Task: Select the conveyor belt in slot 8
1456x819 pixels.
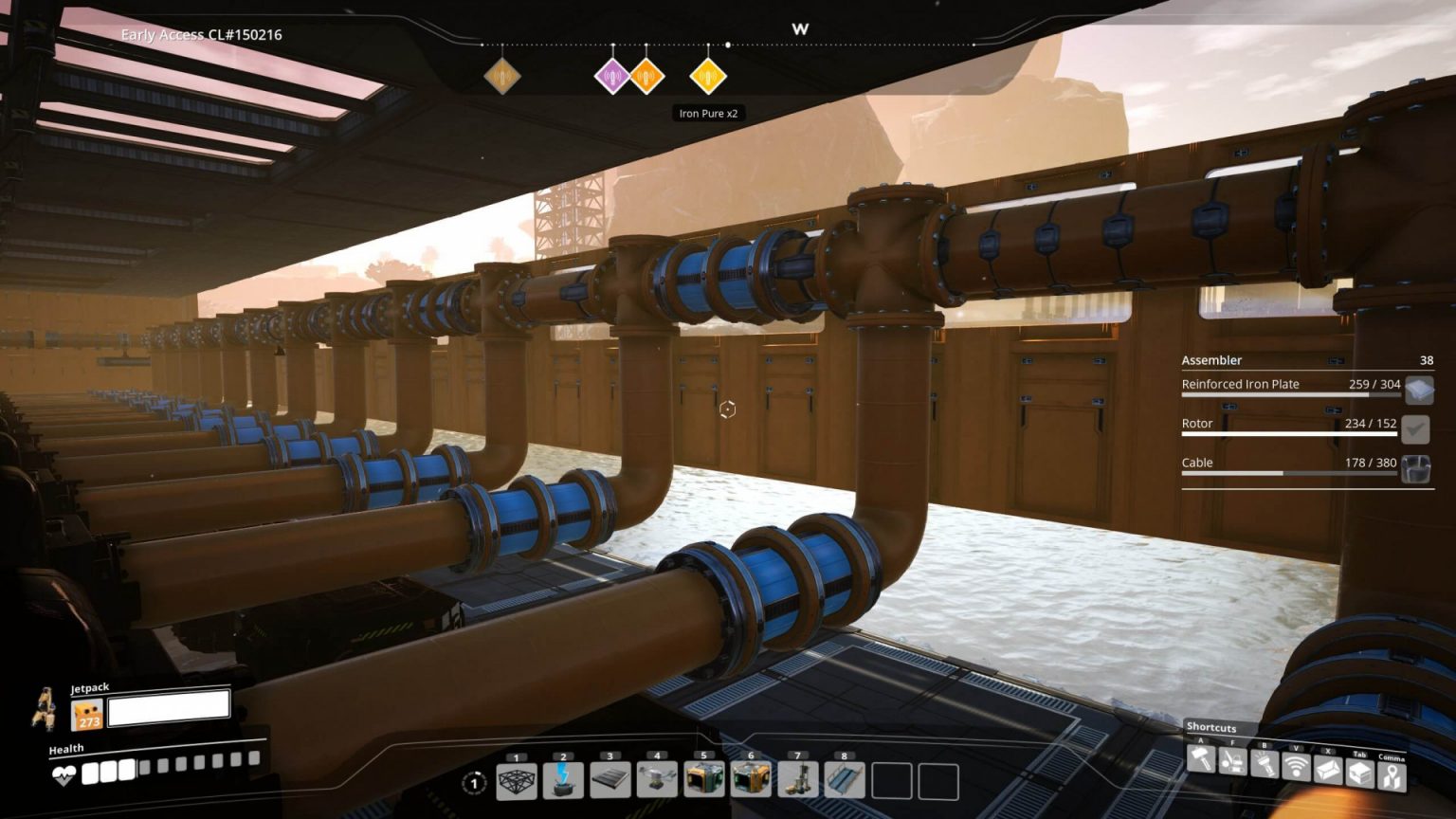Action: point(844,781)
